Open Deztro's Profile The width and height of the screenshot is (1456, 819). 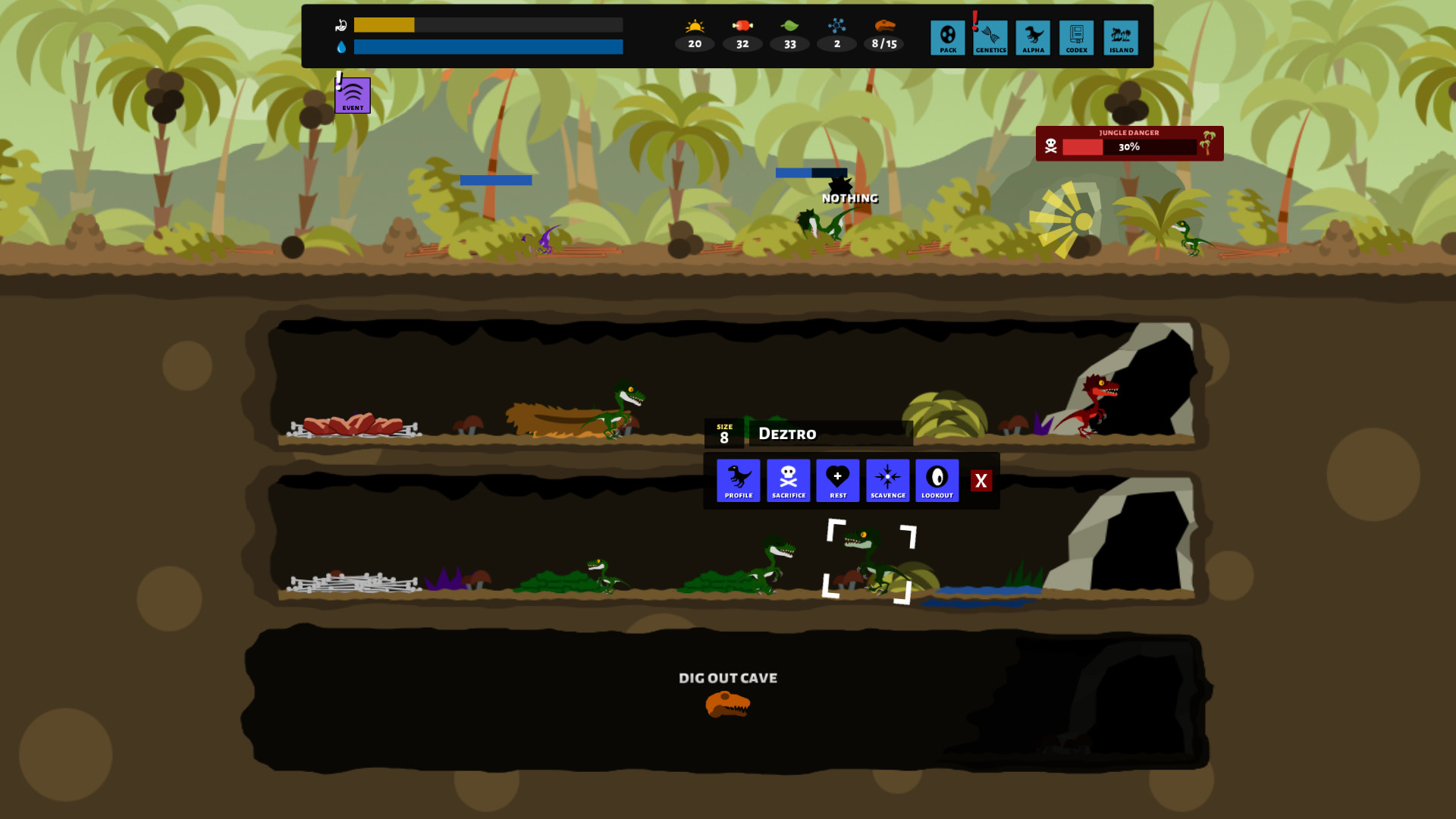coord(737,480)
